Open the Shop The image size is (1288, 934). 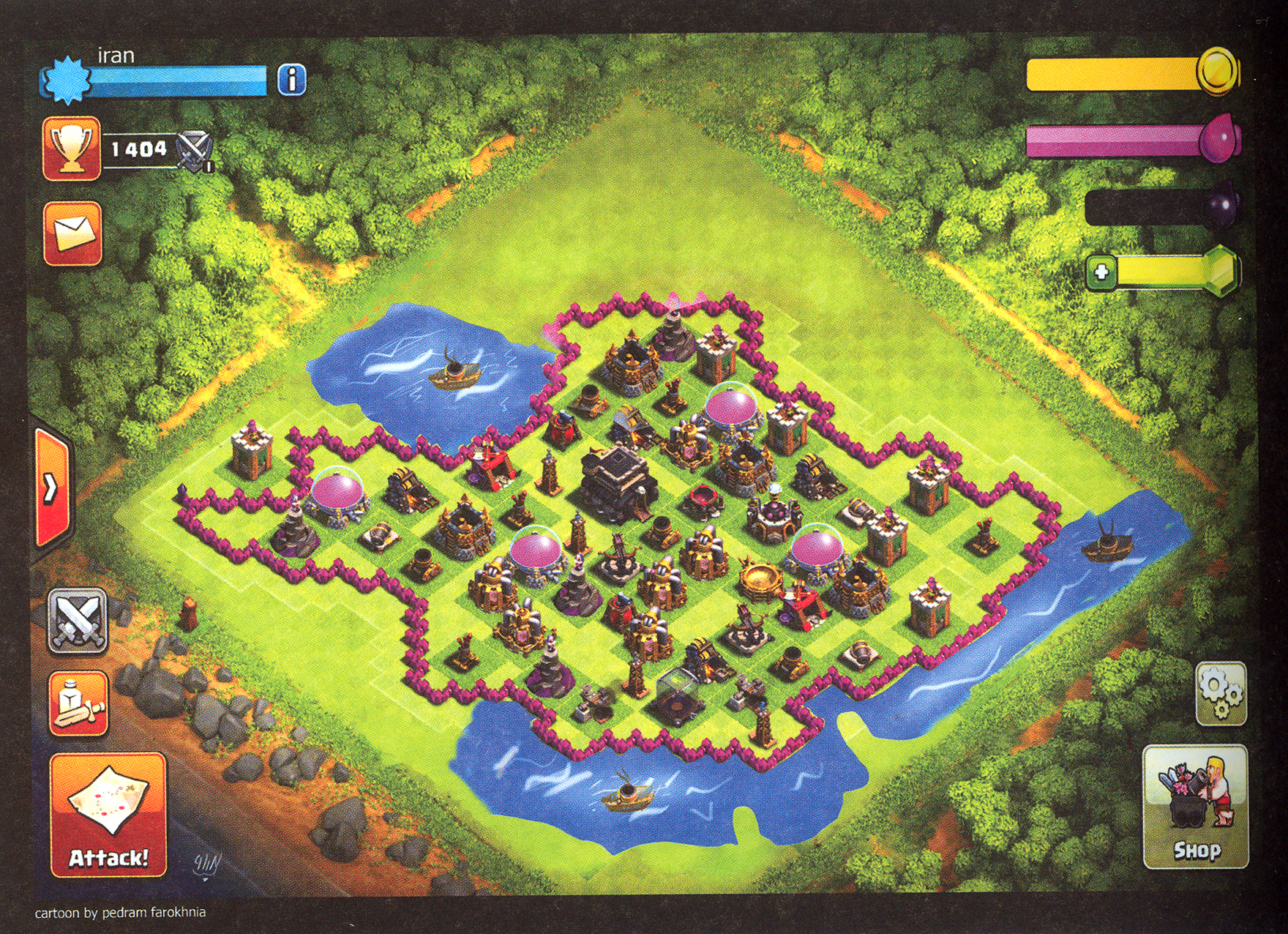1196,807
